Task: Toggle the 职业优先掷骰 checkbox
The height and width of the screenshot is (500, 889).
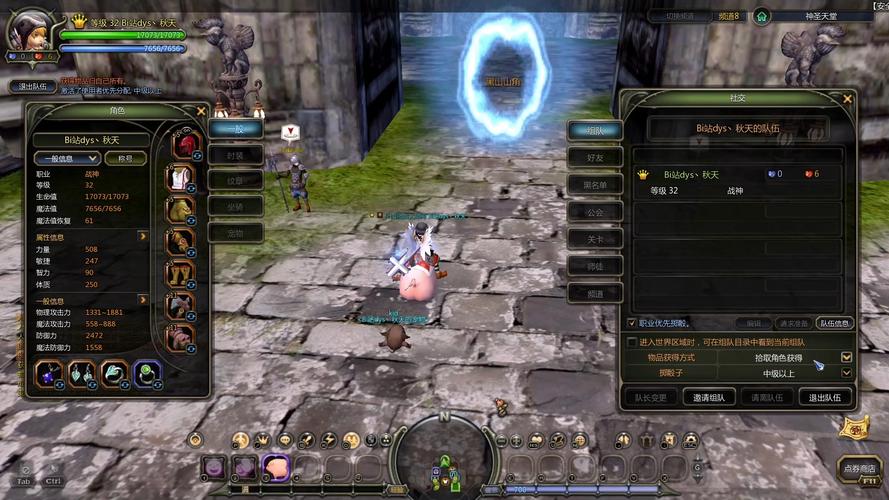Action: (x=631, y=323)
